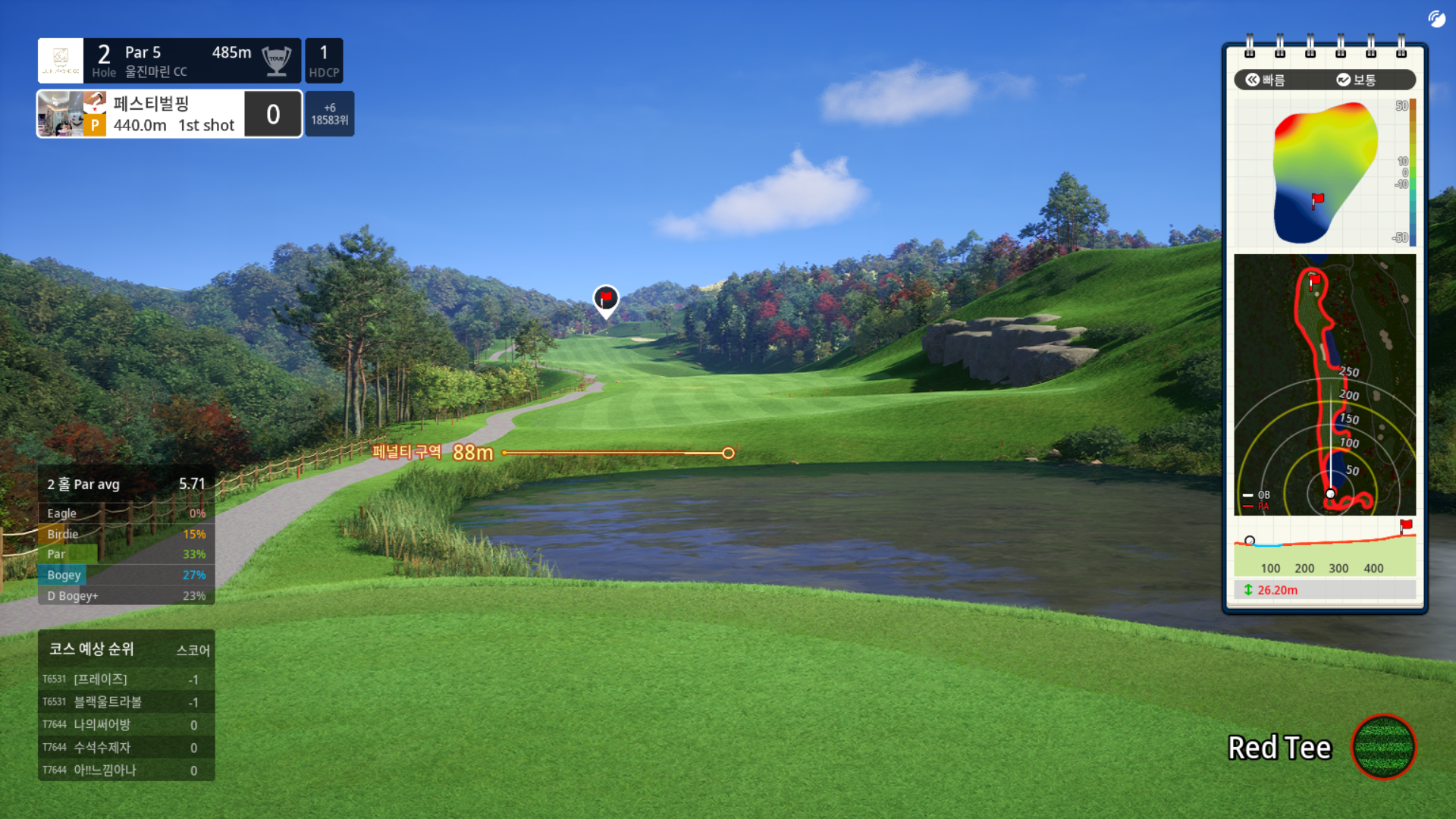Select the 아!!느낌아나 leaderboard row
The image size is (1456, 819).
point(126,770)
